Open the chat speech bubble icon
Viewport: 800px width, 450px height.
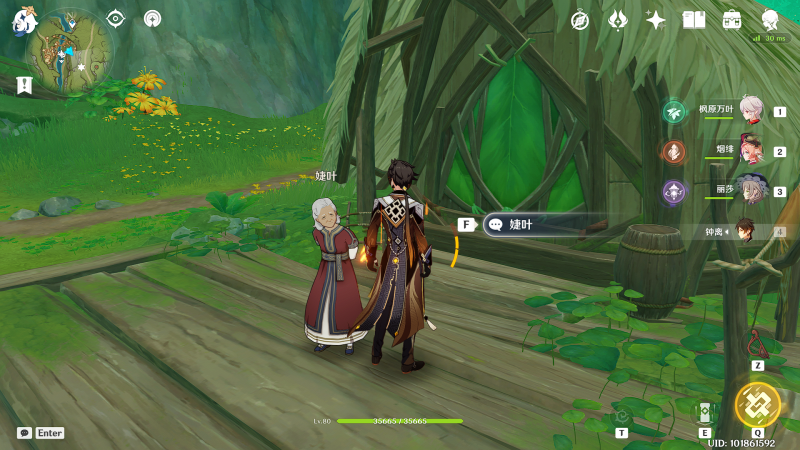click(24, 433)
